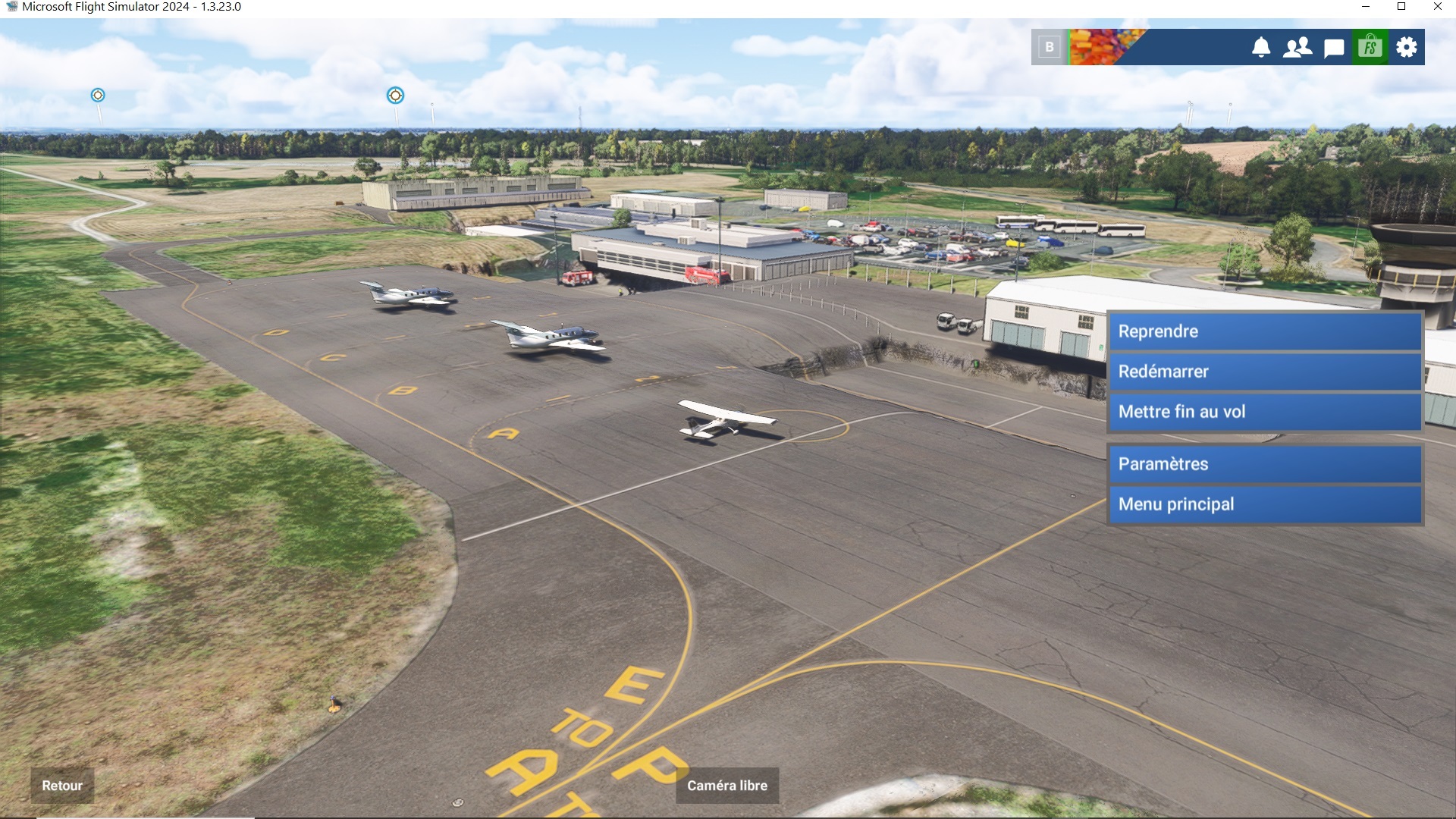Choose Redémarrer to restart the flight

point(1264,372)
